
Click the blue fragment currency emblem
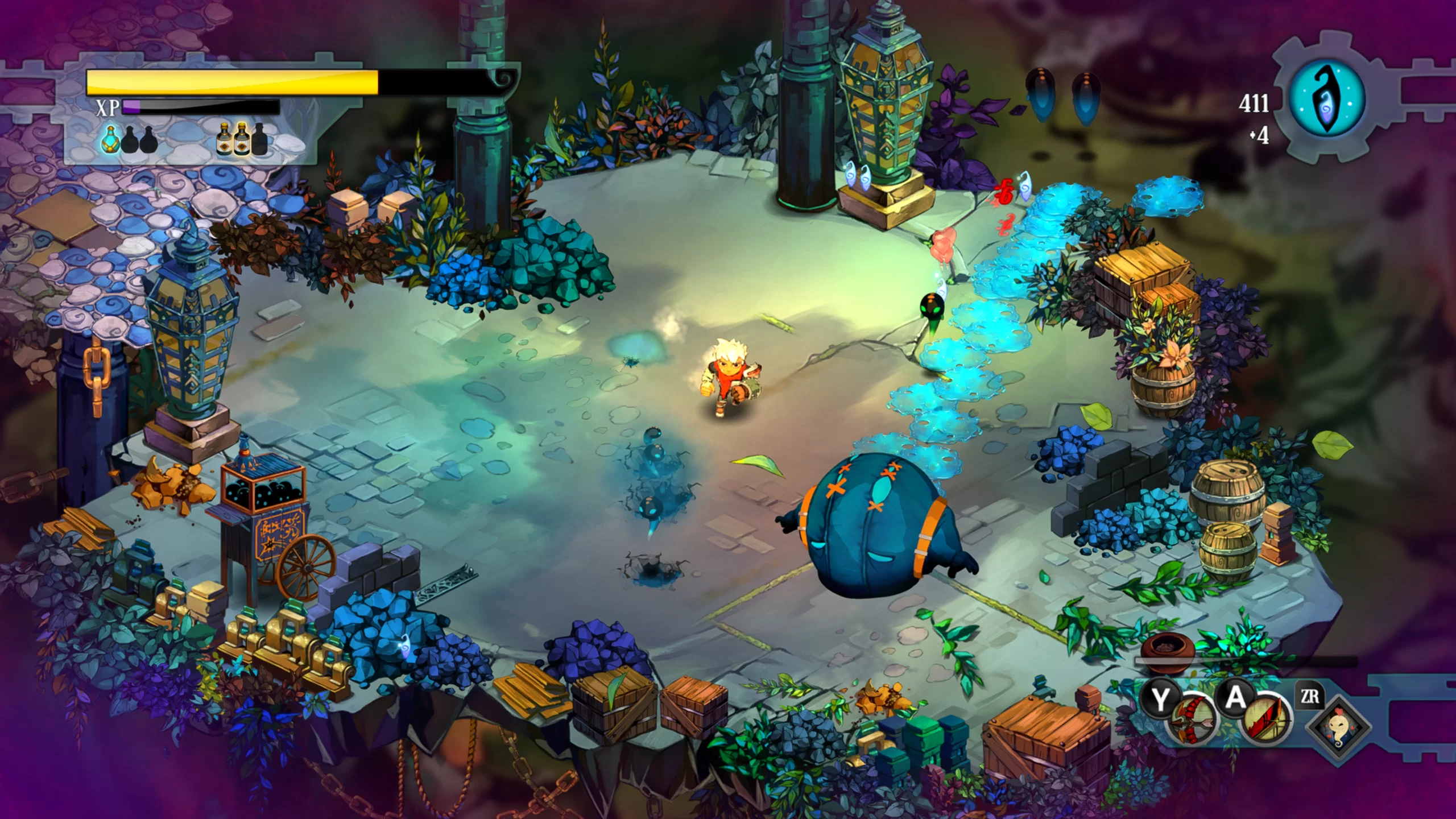1327,101
